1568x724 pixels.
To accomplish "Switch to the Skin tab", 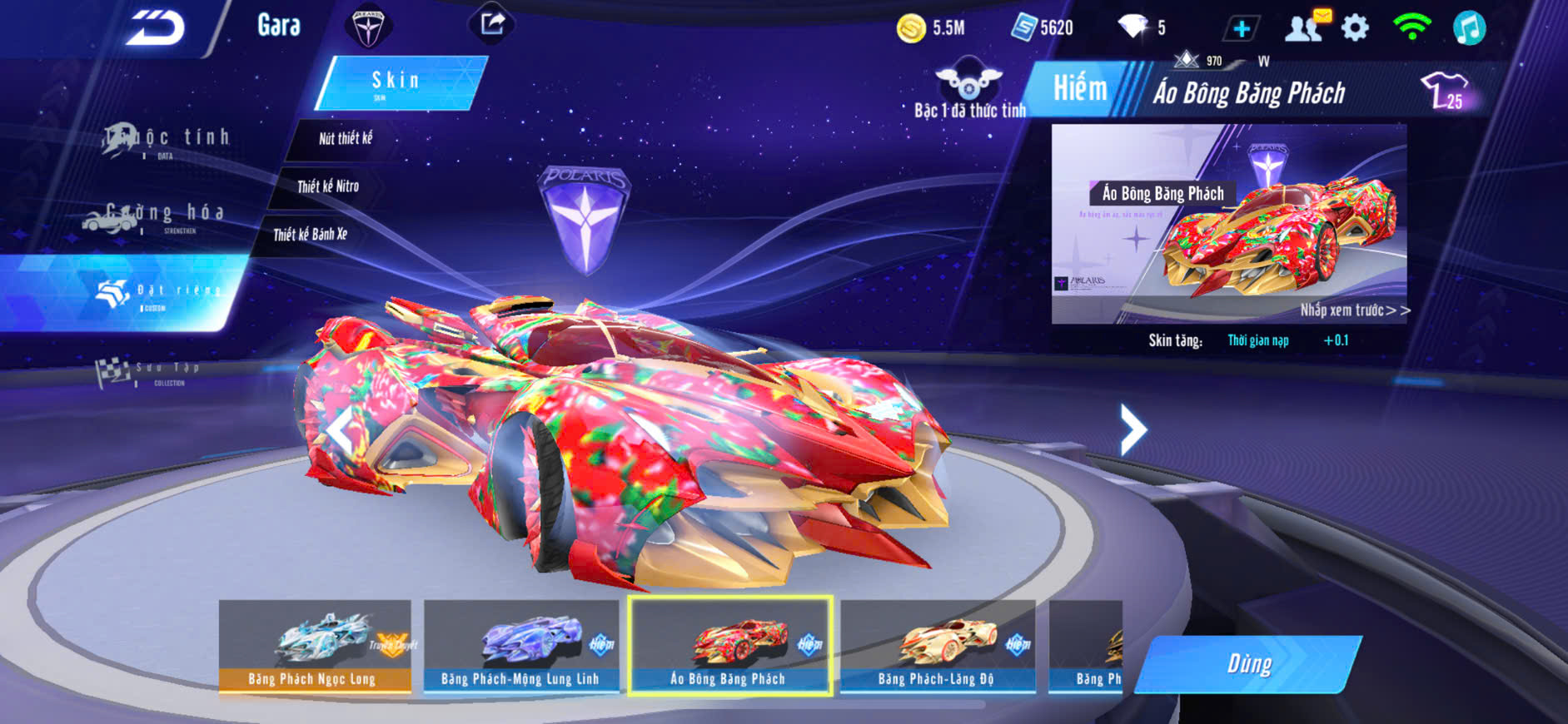I will point(398,82).
